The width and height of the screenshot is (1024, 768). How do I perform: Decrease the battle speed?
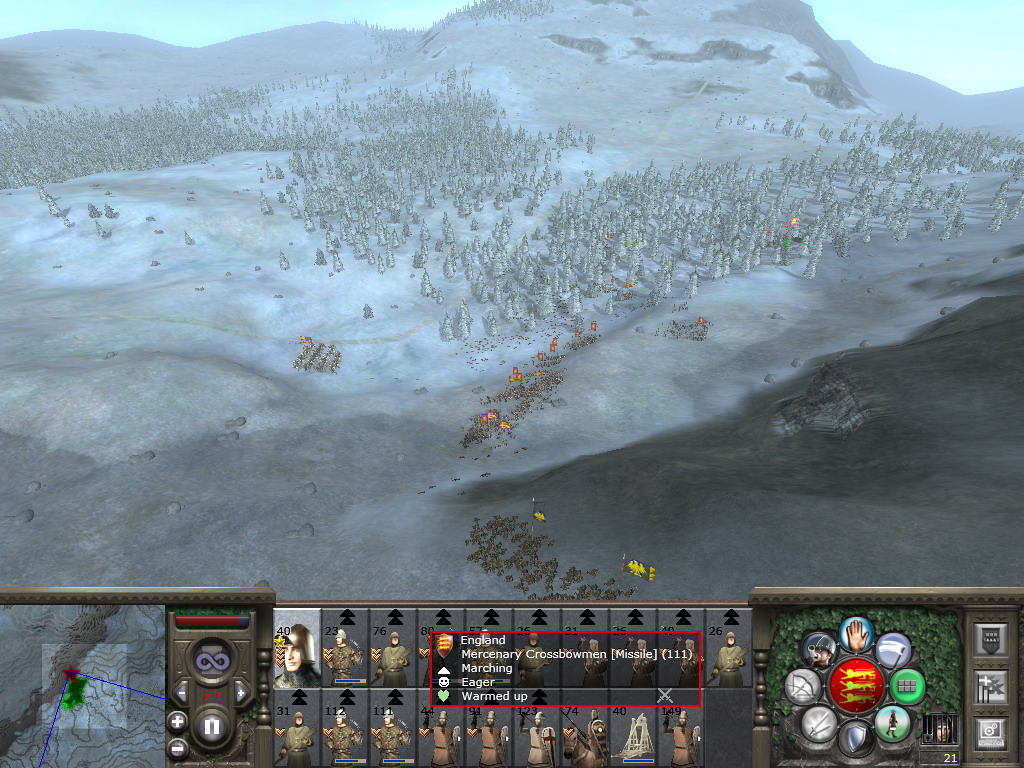coord(182,692)
